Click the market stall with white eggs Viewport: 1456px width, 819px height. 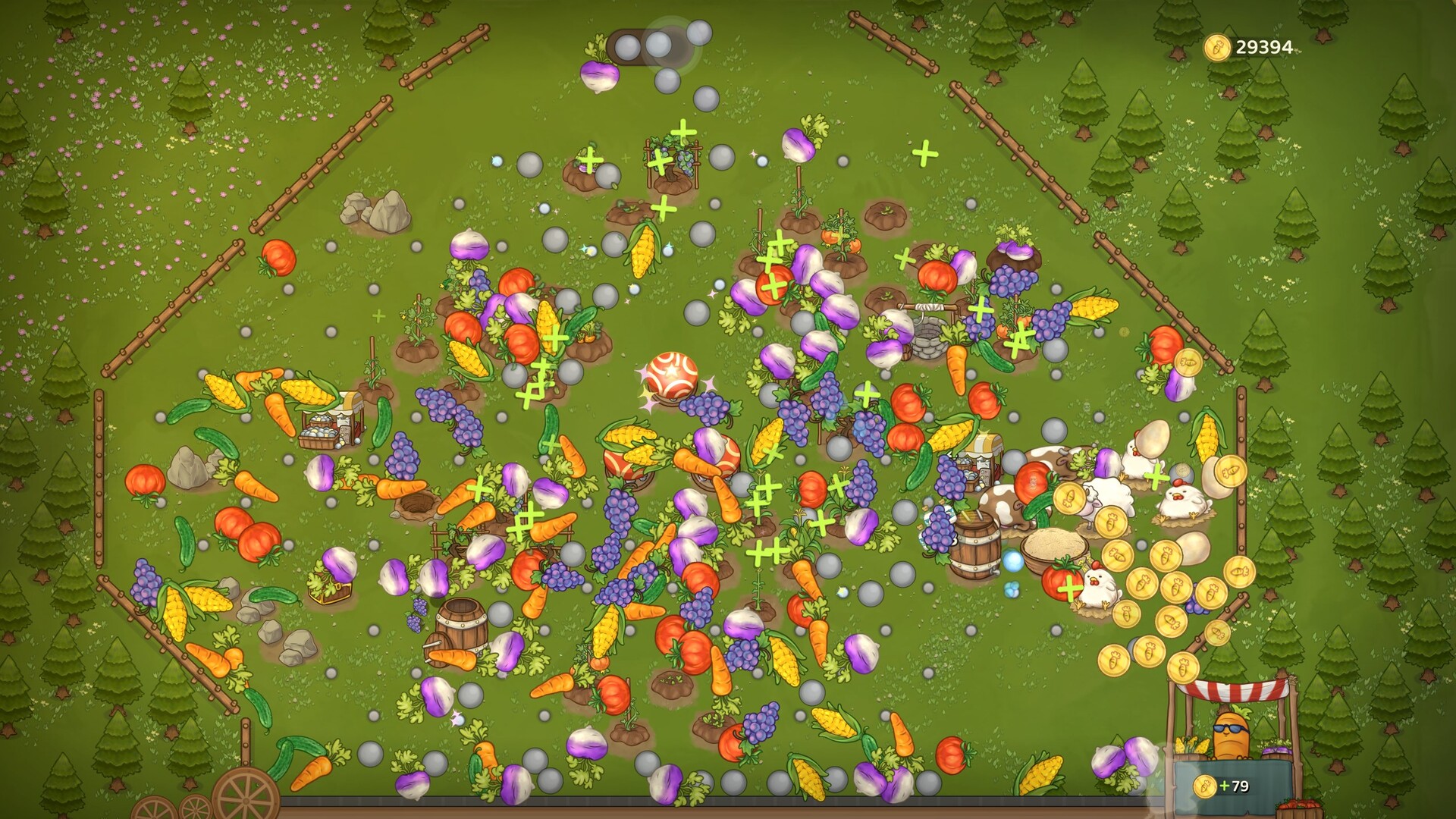334,425
